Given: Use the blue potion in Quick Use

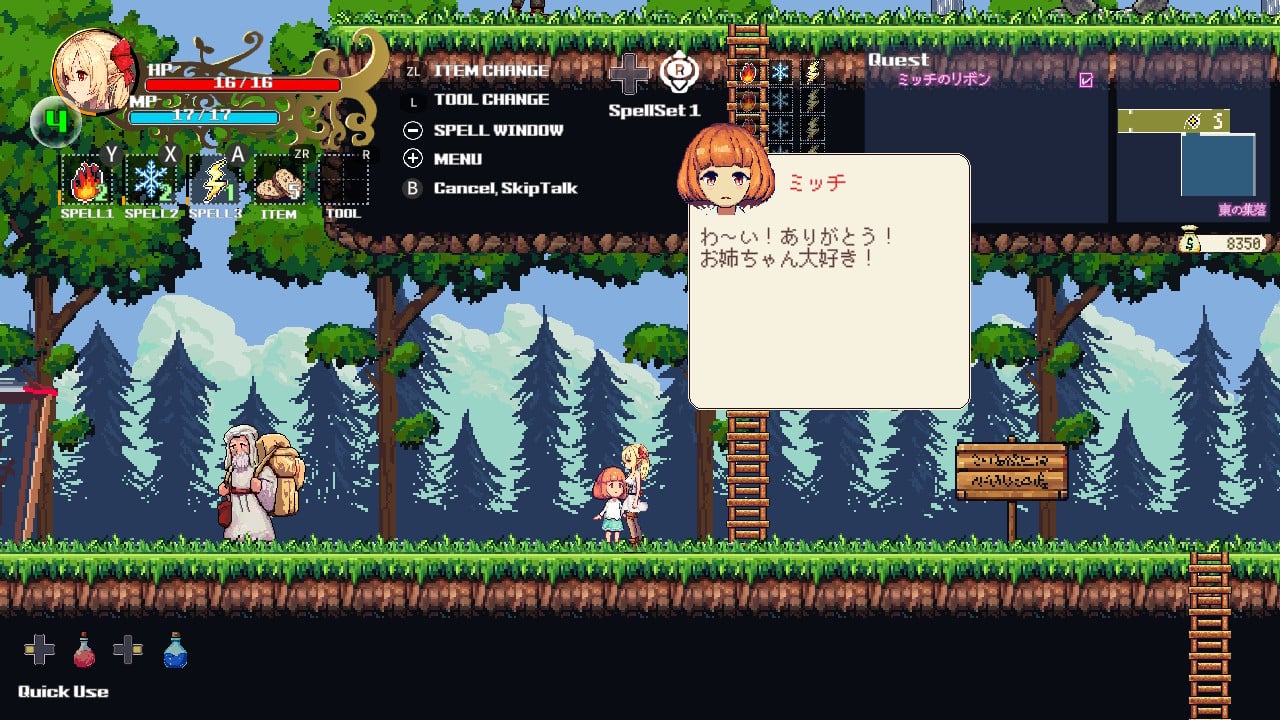Looking at the screenshot, I should 175,651.
